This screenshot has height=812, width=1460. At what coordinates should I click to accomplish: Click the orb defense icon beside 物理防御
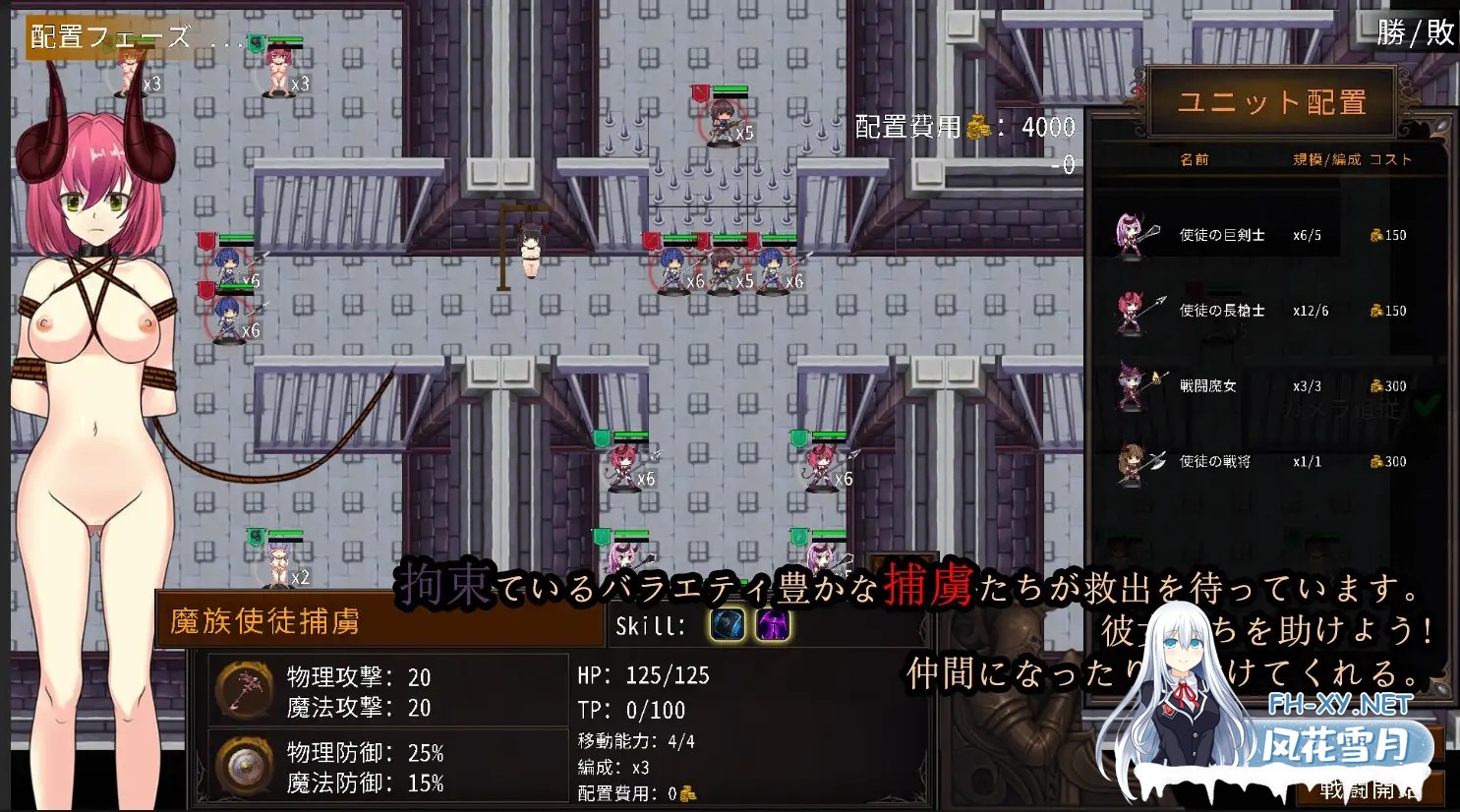coord(244,767)
